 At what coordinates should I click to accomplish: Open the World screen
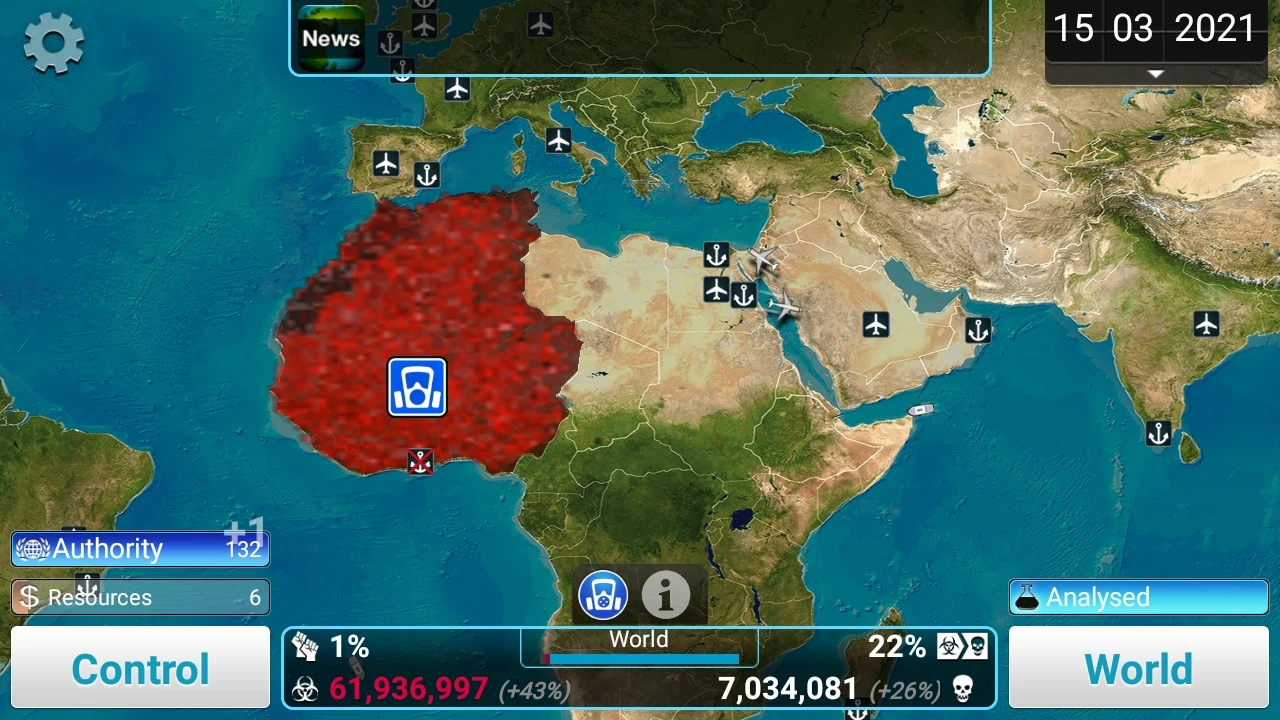coord(1138,668)
